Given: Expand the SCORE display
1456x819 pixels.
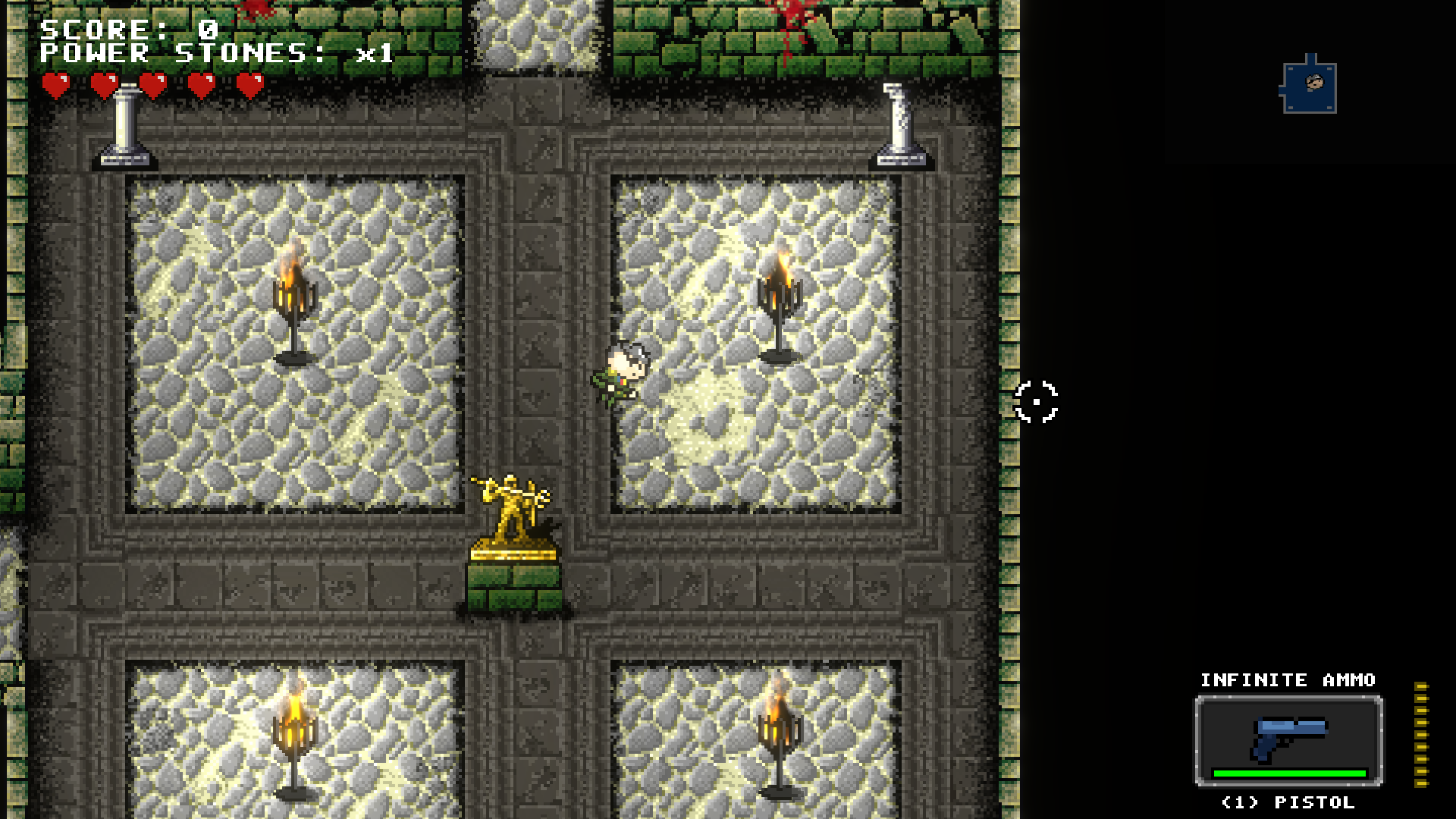Looking at the screenshot, I should point(127,30).
